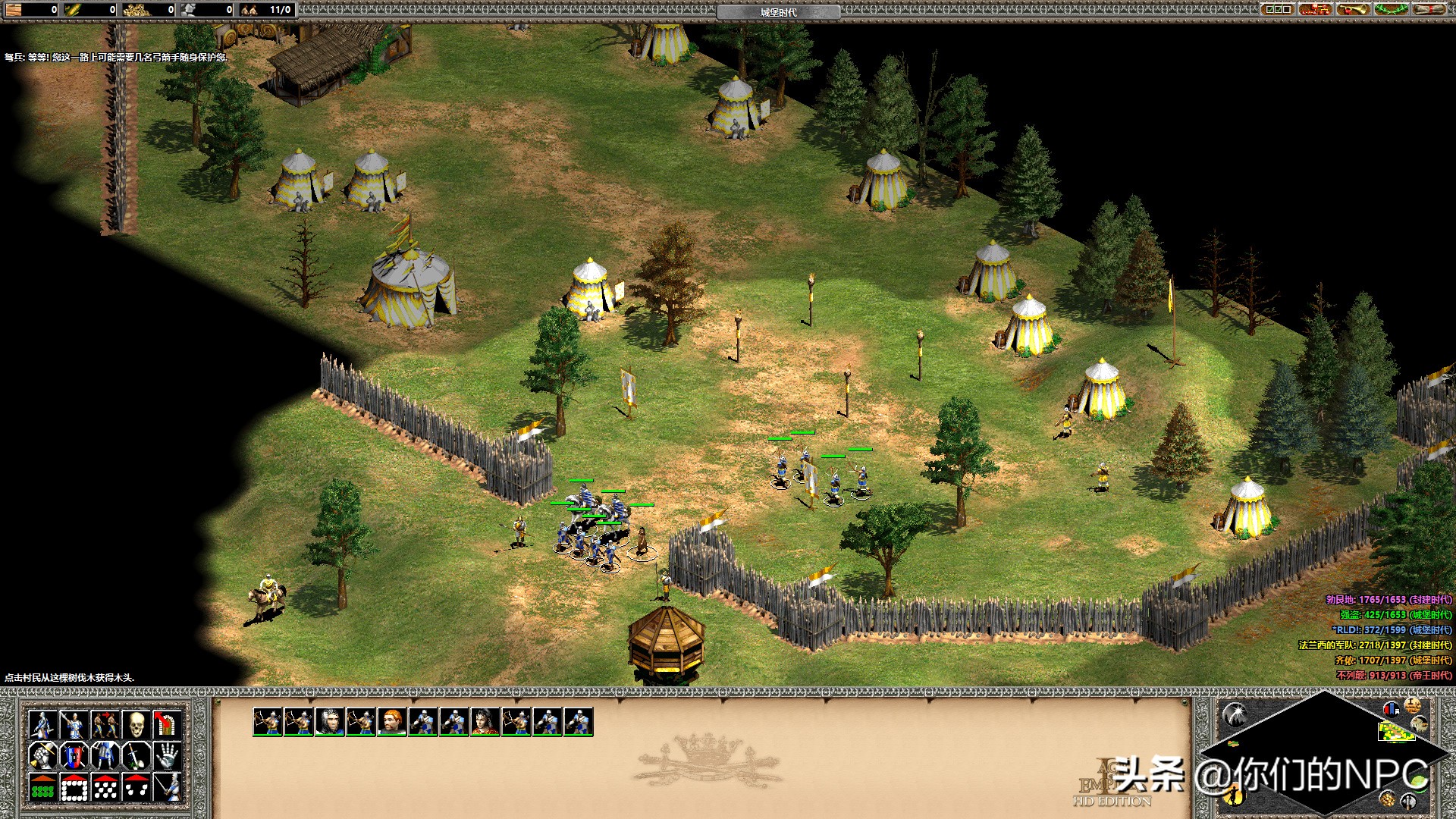Choose the staggered formation icon
Screen dimensions: 1456x819
[105, 788]
